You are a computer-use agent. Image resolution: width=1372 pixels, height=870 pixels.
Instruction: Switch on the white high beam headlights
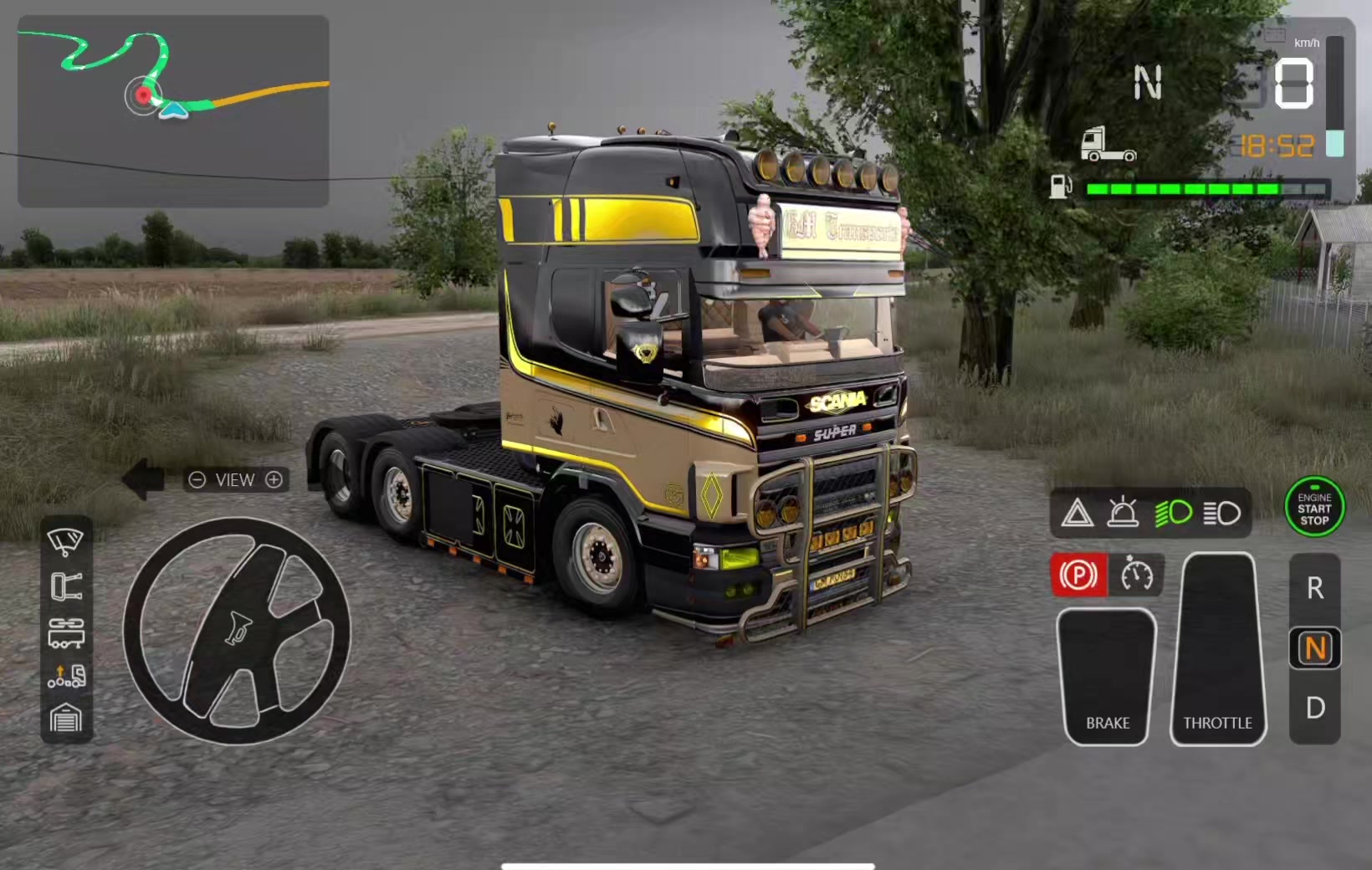1222,513
